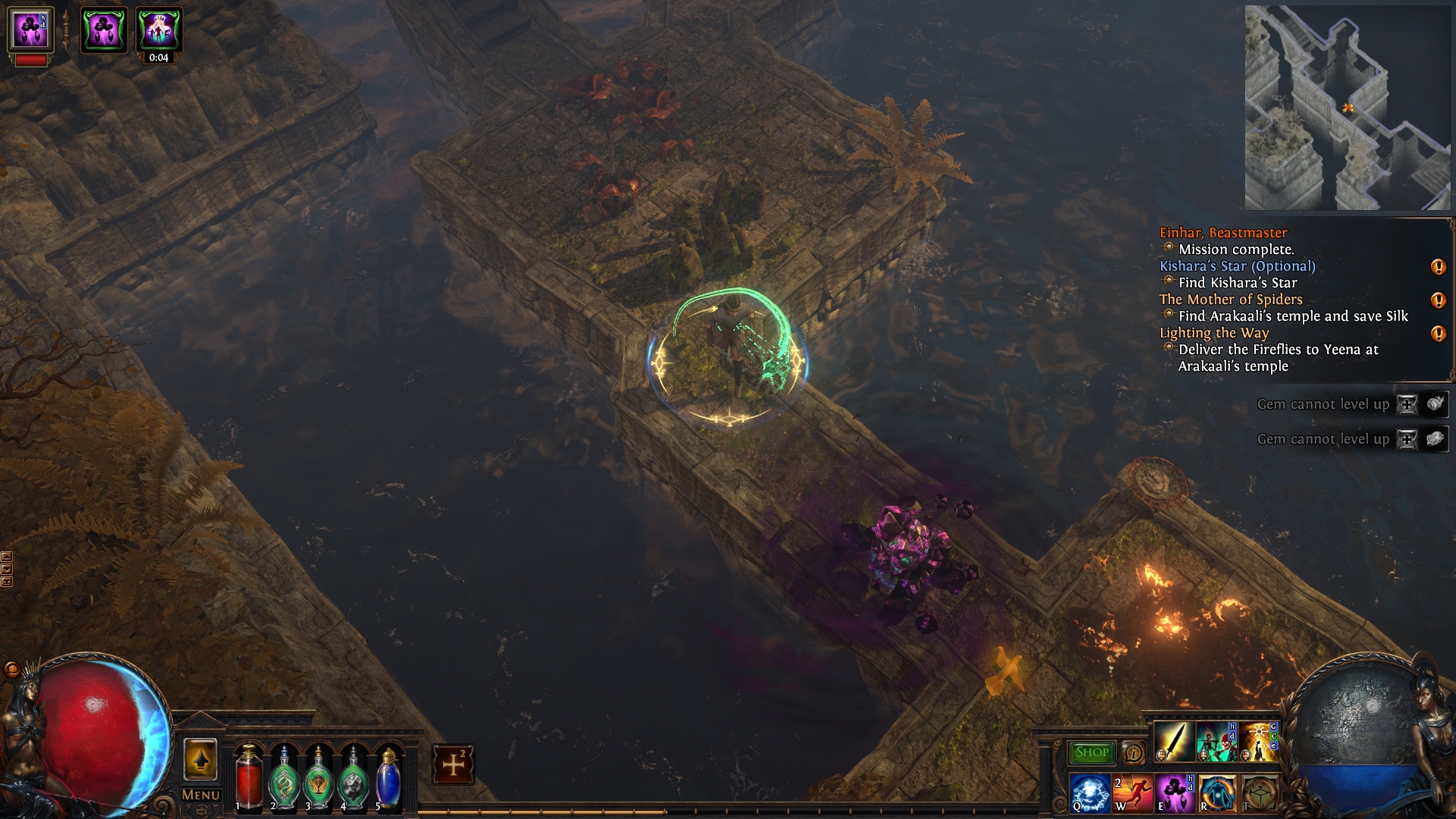Viewport: 1456px width, 819px height.
Task: Click the green Shop button
Action: click(1090, 752)
